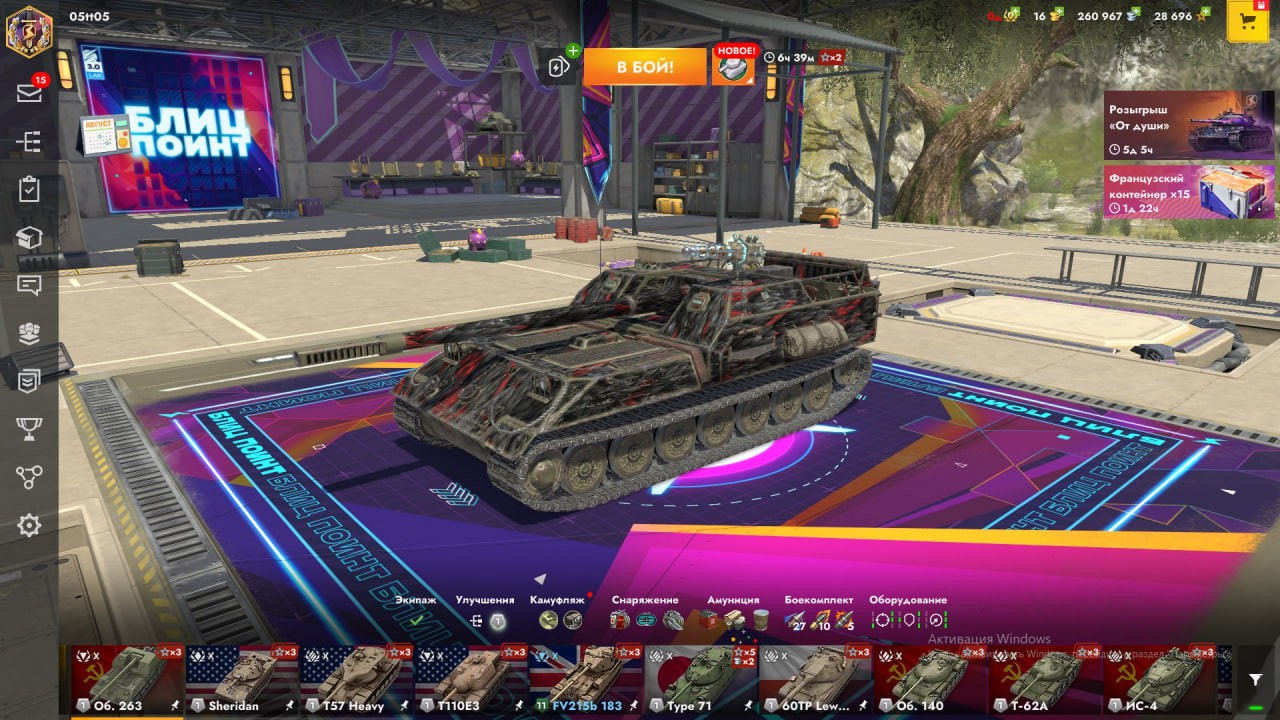Open the tech tree from the sidebar
The height and width of the screenshot is (720, 1280).
(29, 142)
